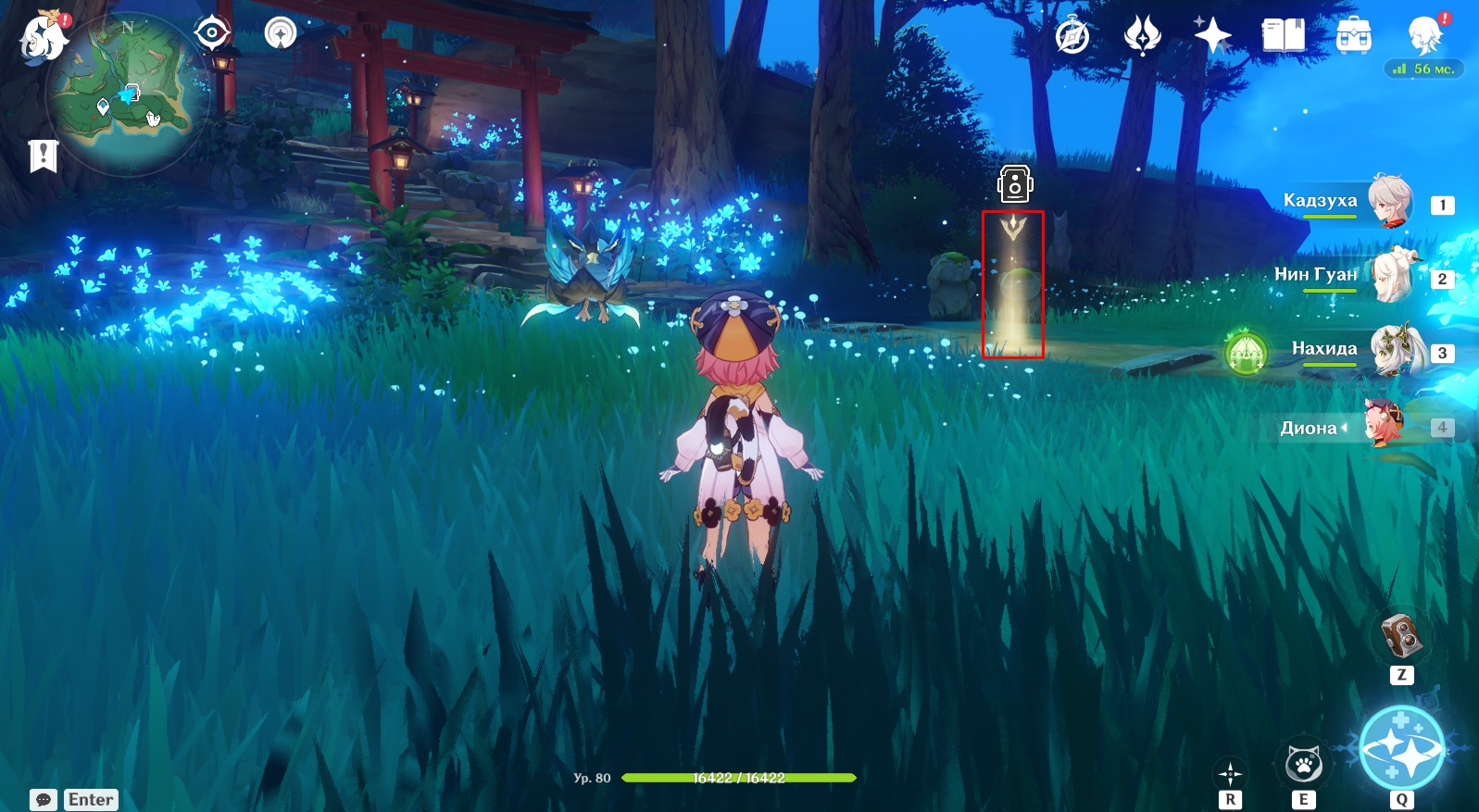Open the chat speech bubble icon
Image resolution: width=1479 pixels, height=812 pixels.
(x=44, y=799)
